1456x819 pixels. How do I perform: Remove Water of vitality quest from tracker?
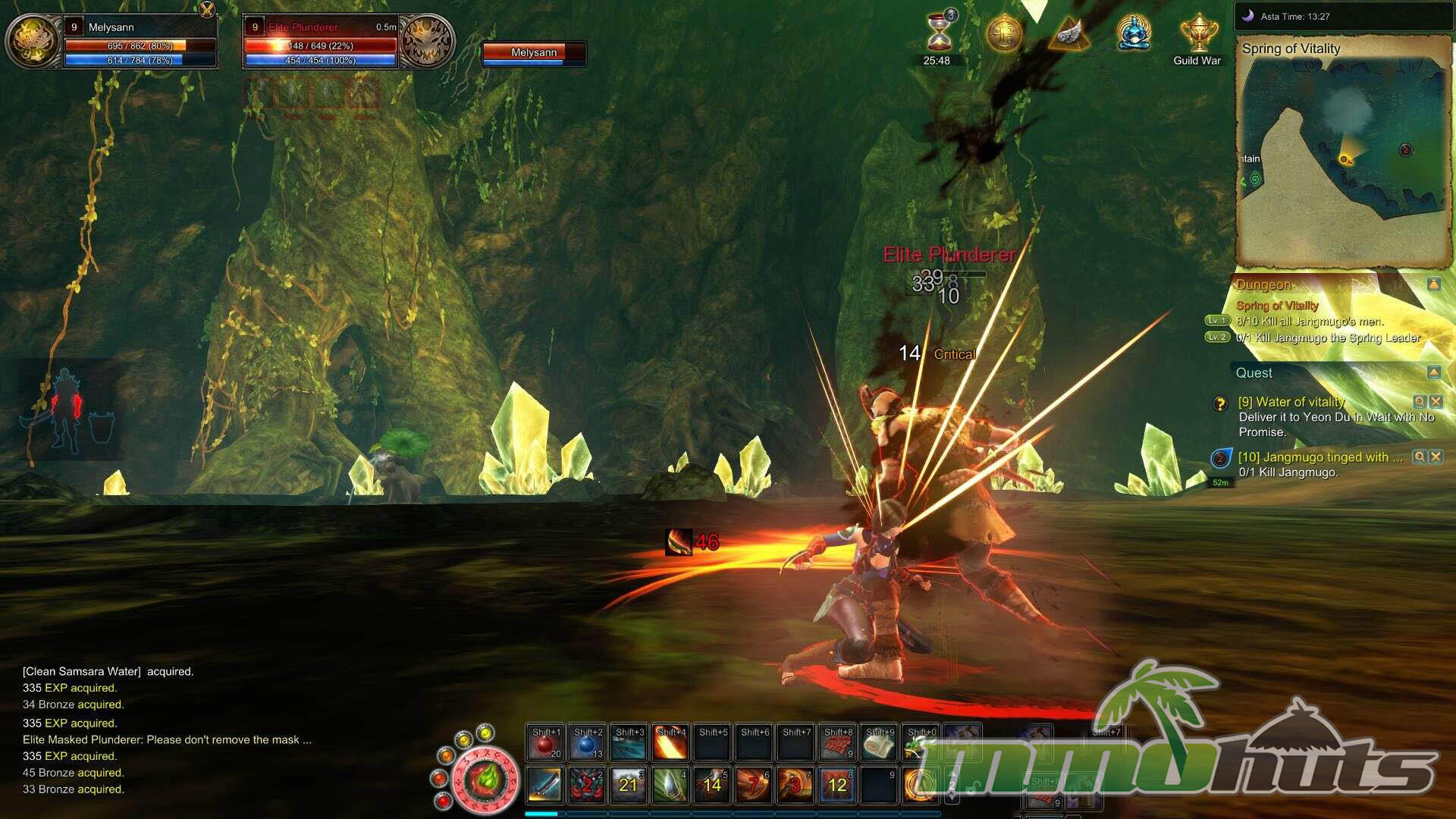pos(1436,401)
